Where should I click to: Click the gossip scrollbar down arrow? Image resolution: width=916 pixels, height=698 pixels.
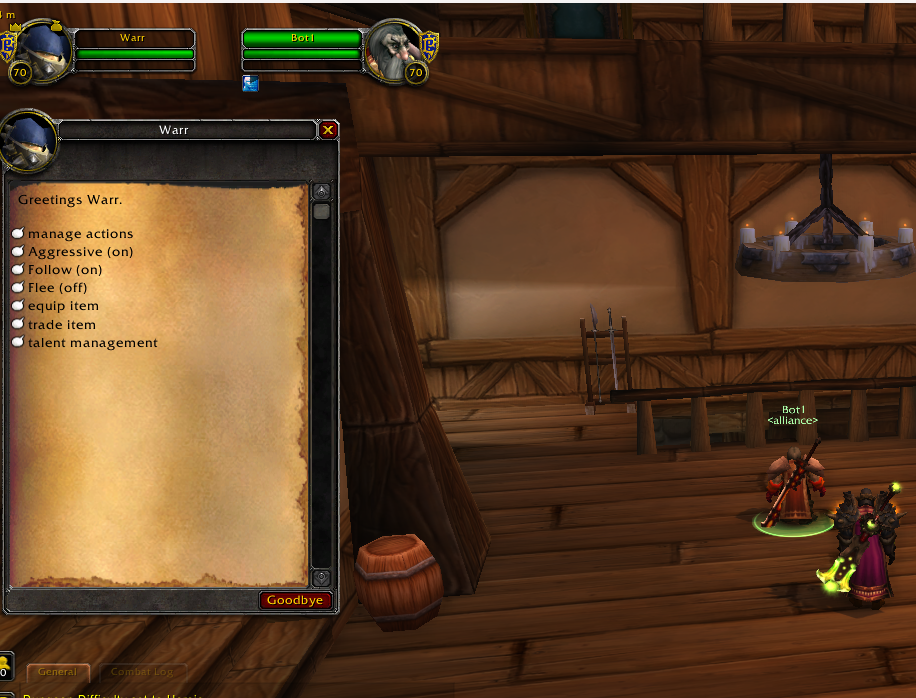point(321,577)
